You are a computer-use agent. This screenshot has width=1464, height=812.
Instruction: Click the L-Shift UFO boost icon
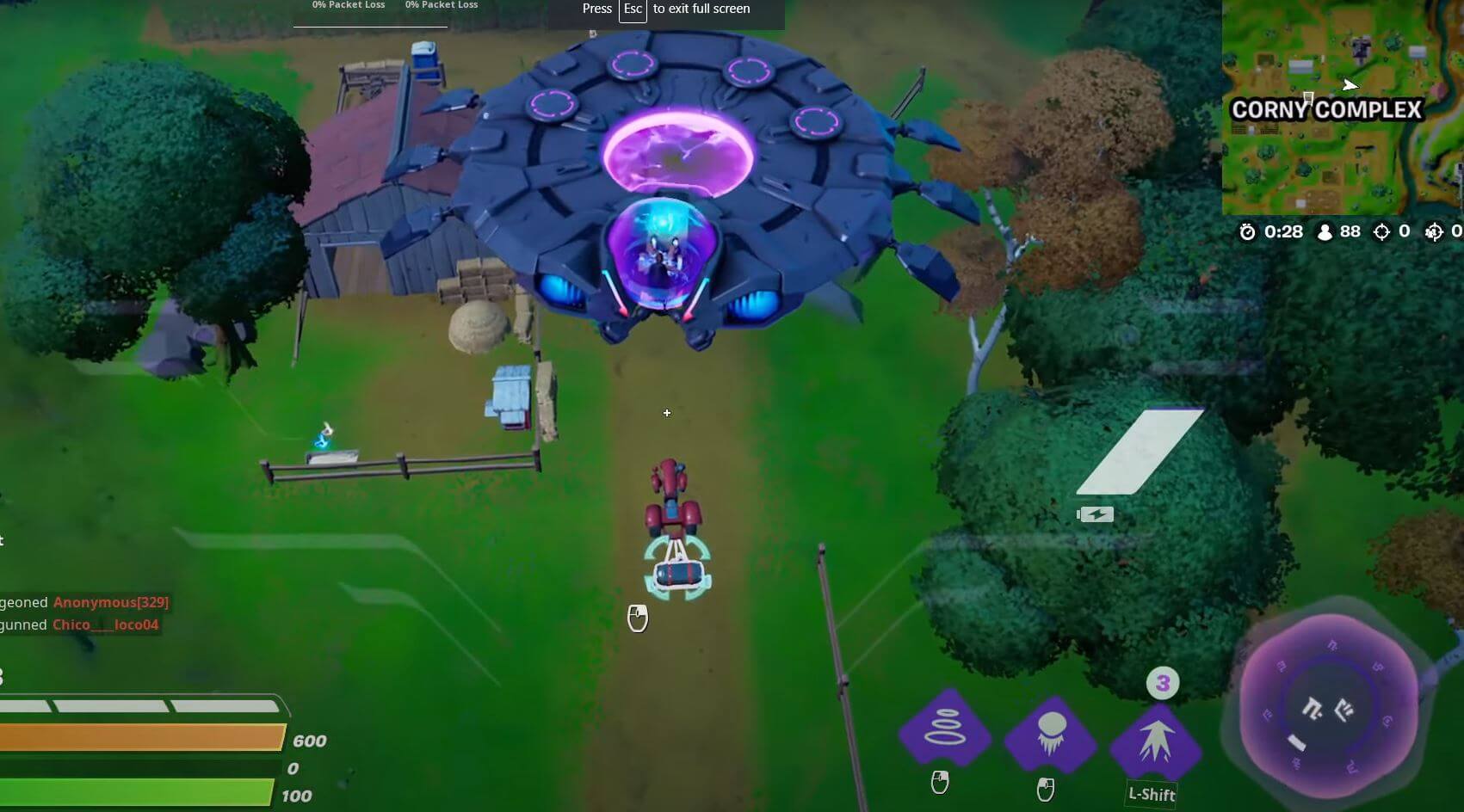tap(1157, 738)
